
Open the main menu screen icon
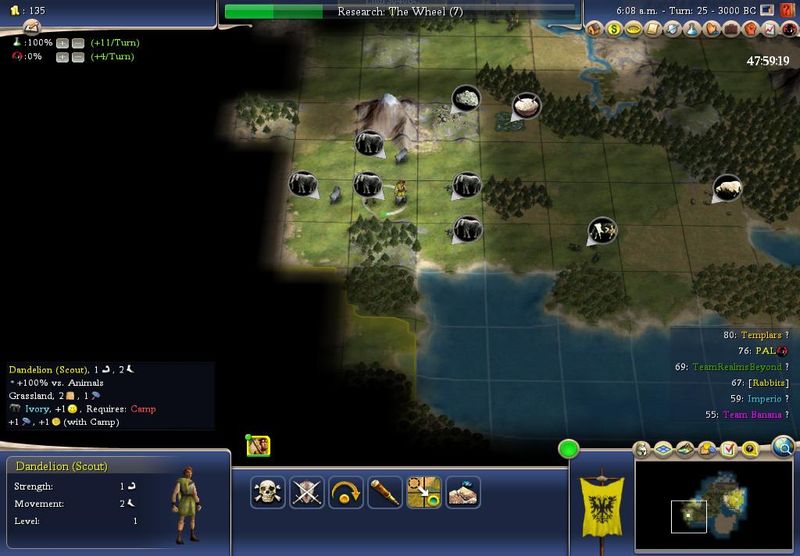[765, 10]
